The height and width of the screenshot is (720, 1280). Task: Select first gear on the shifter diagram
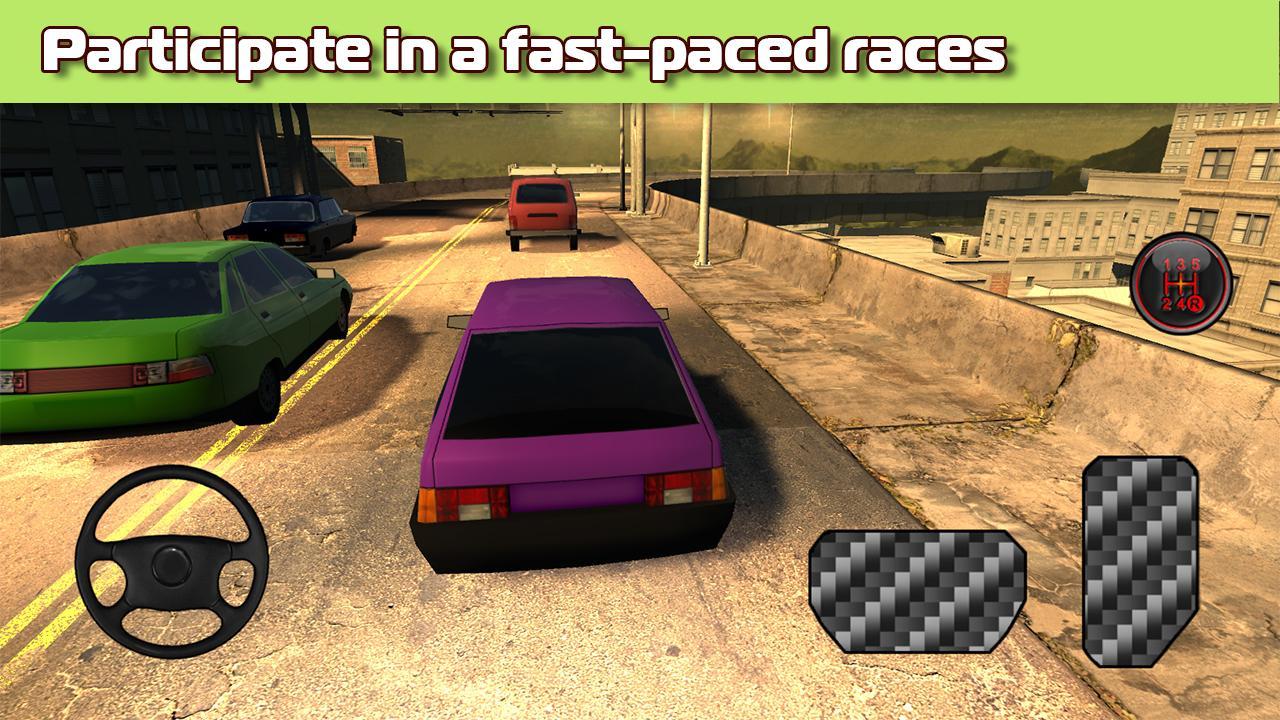(1166, 264)
